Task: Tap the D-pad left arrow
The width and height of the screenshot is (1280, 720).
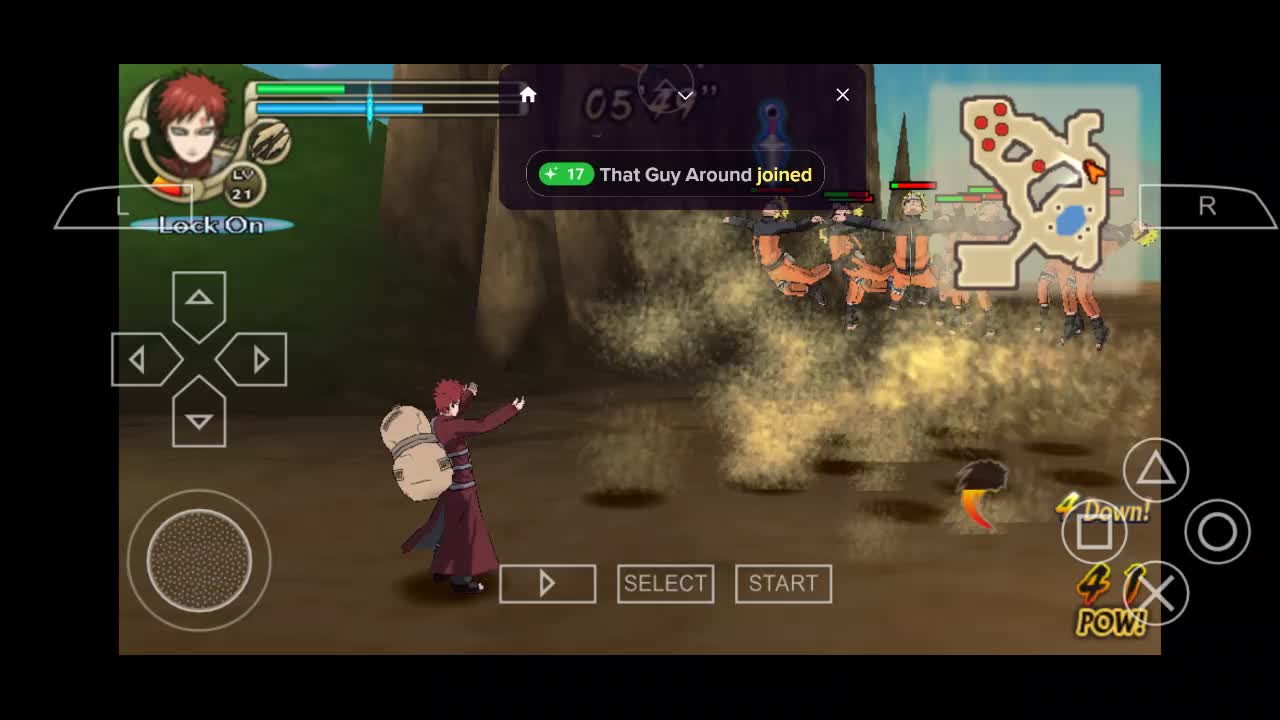Action: pyautogui.click(x=141, y=360)
